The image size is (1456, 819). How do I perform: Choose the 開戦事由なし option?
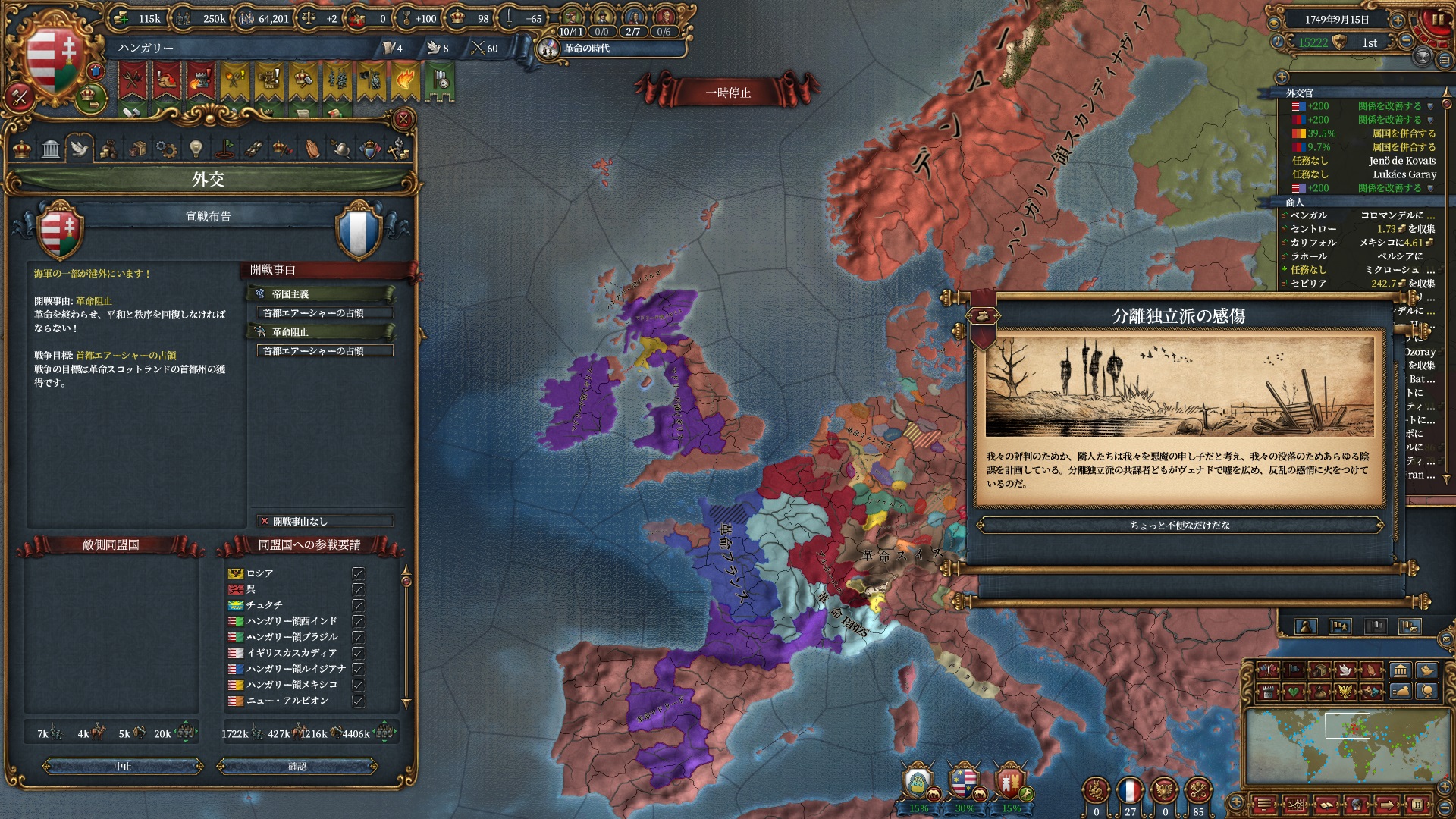click(325, 521)
